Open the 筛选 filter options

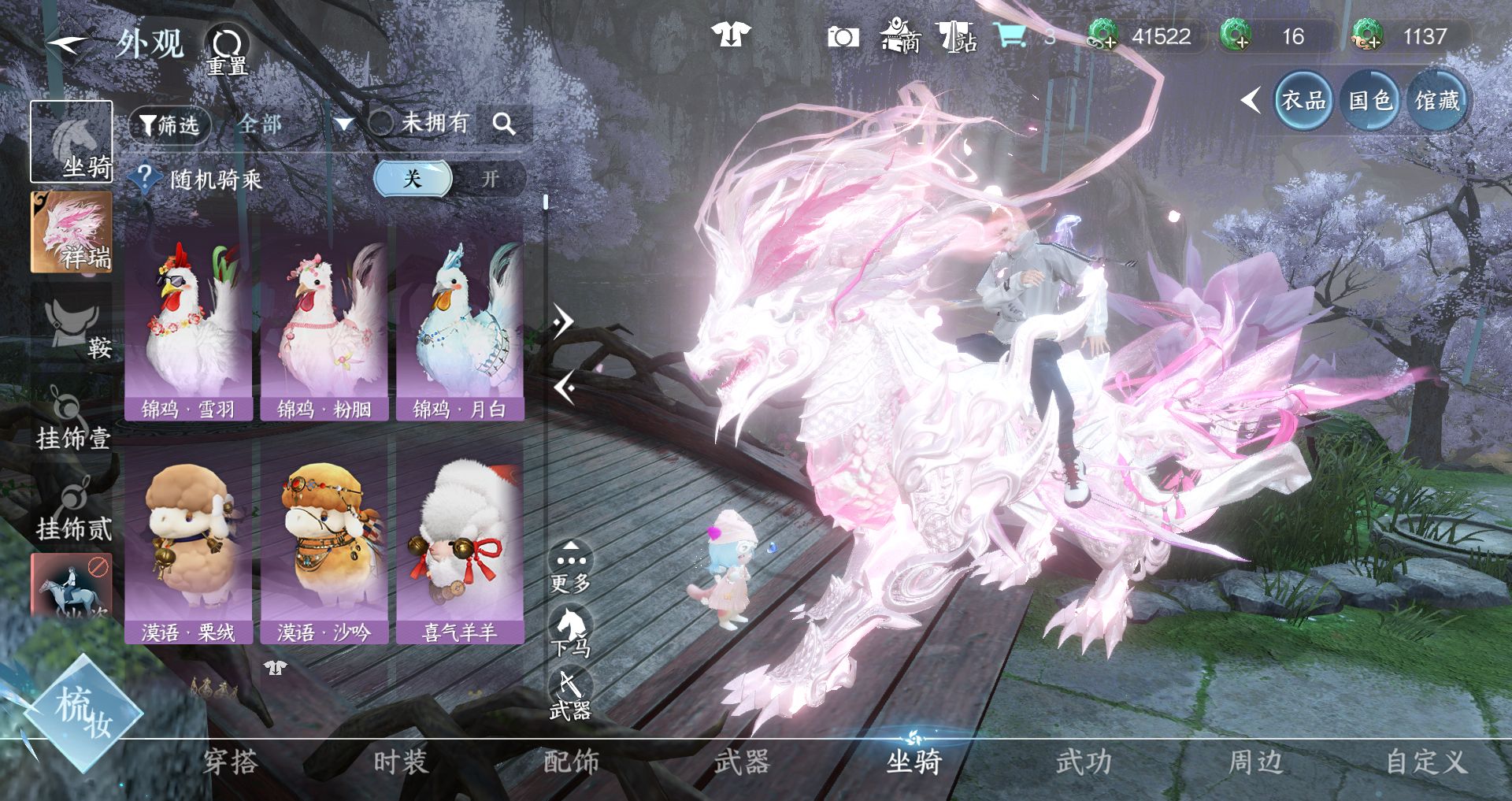(169, 124)
